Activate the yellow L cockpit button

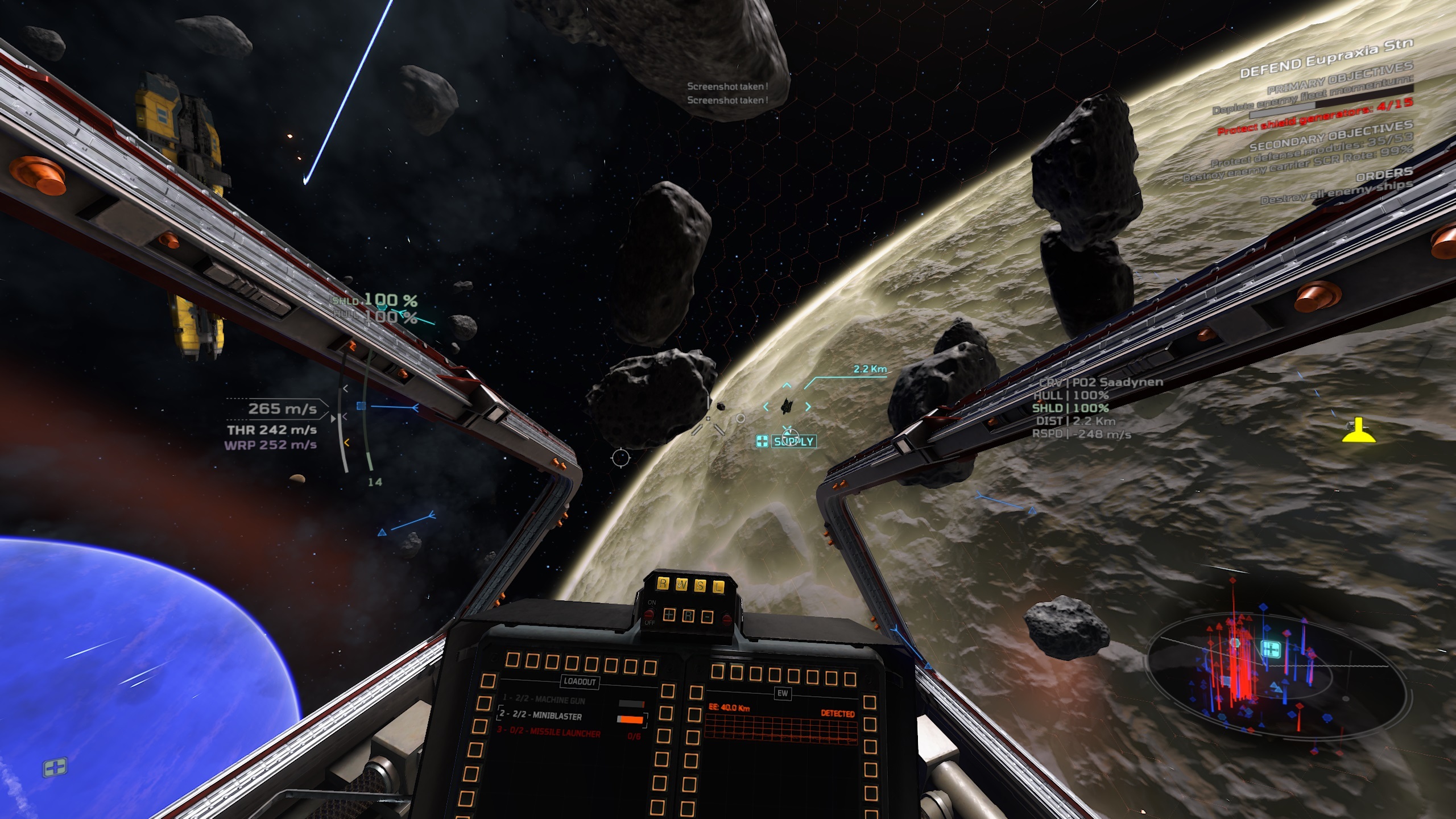718,588
